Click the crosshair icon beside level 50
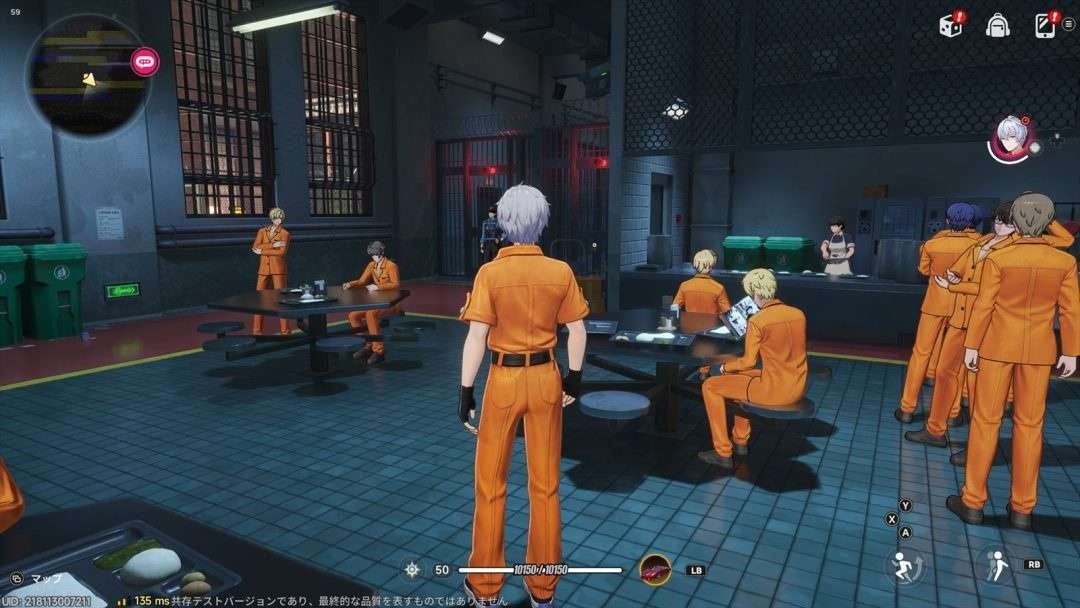This screenshot has height=608, width=1080. pyautogui.click(x=411, y=569)
